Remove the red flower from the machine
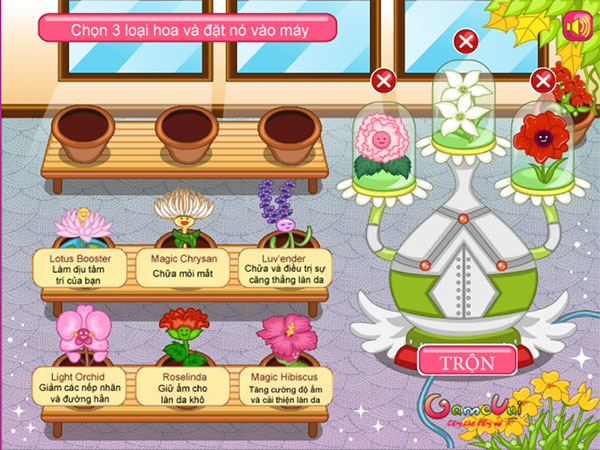 coord(543,81)
